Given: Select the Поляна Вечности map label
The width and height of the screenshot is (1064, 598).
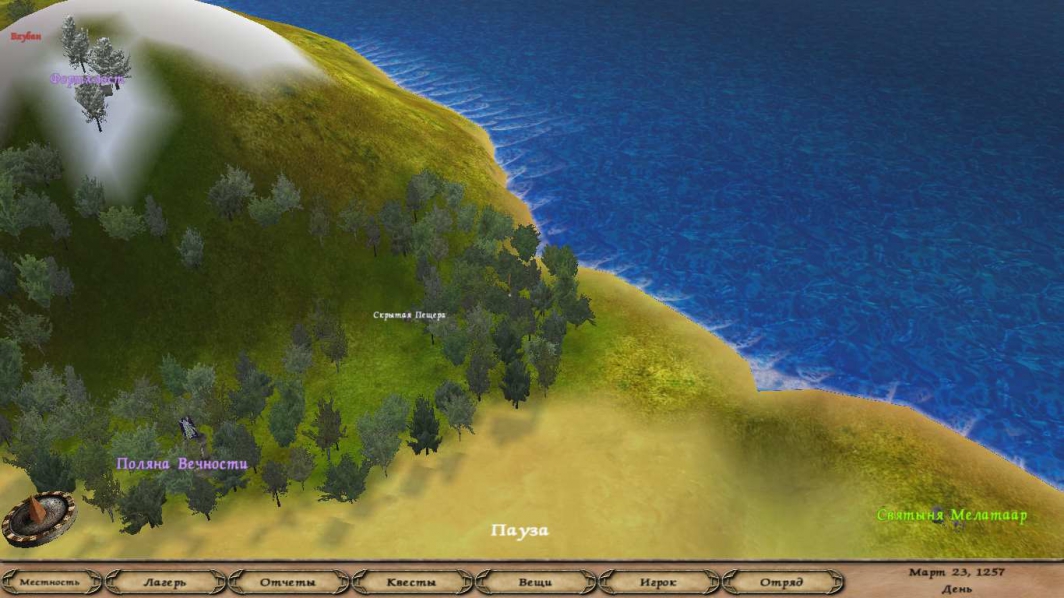Looking at the screenshot, I should pyautogui.click(x=182, y=464).
